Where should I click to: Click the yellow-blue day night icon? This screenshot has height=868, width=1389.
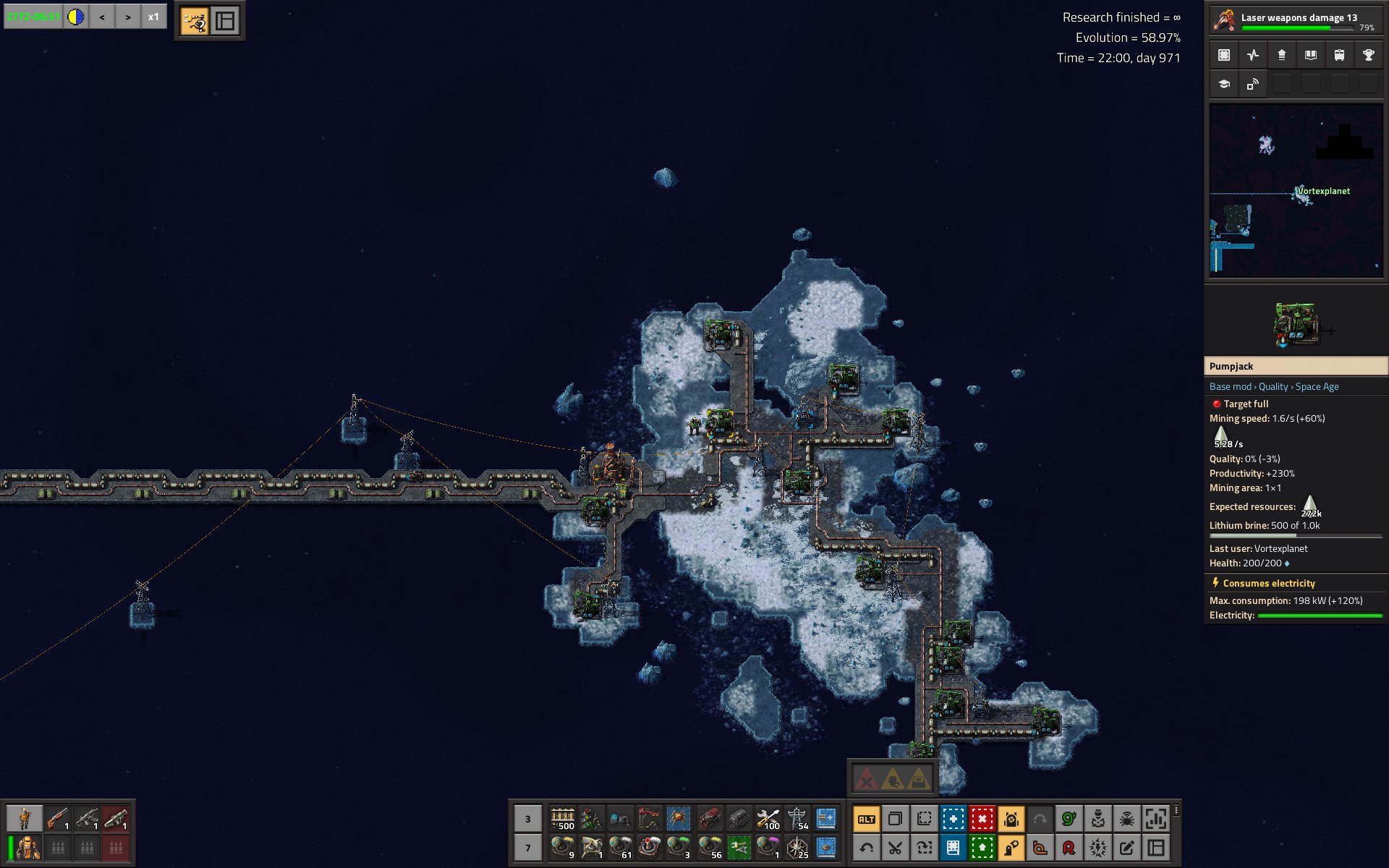(x=76, y=17)
